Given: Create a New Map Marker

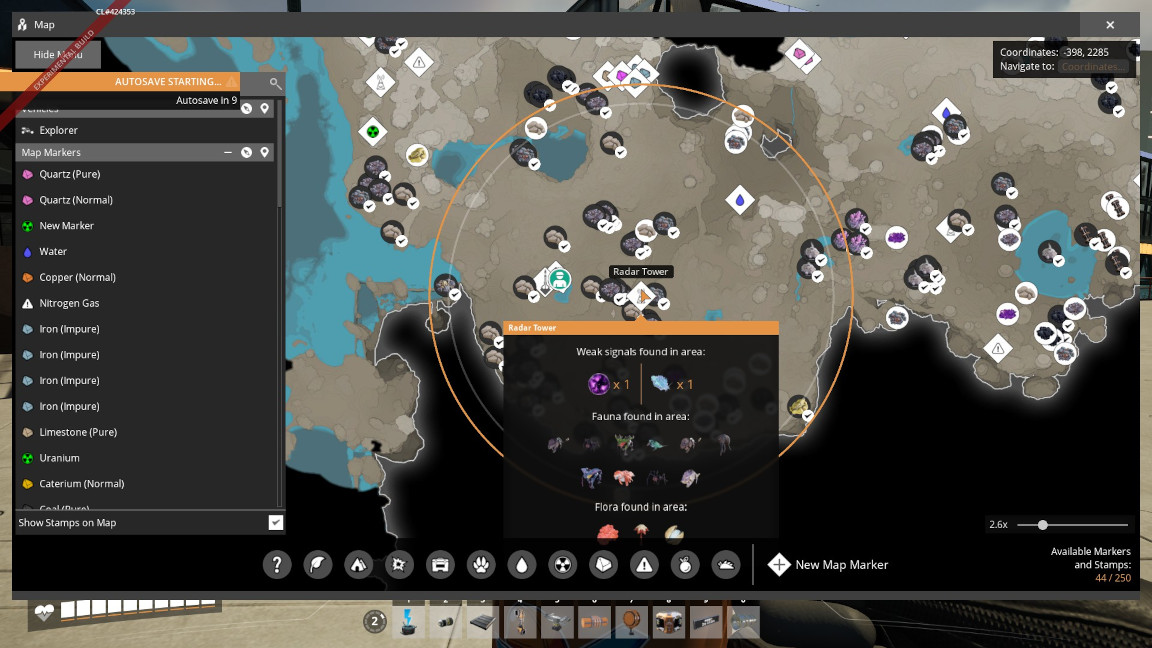Looking at the screenshot, I should (827, 565).
